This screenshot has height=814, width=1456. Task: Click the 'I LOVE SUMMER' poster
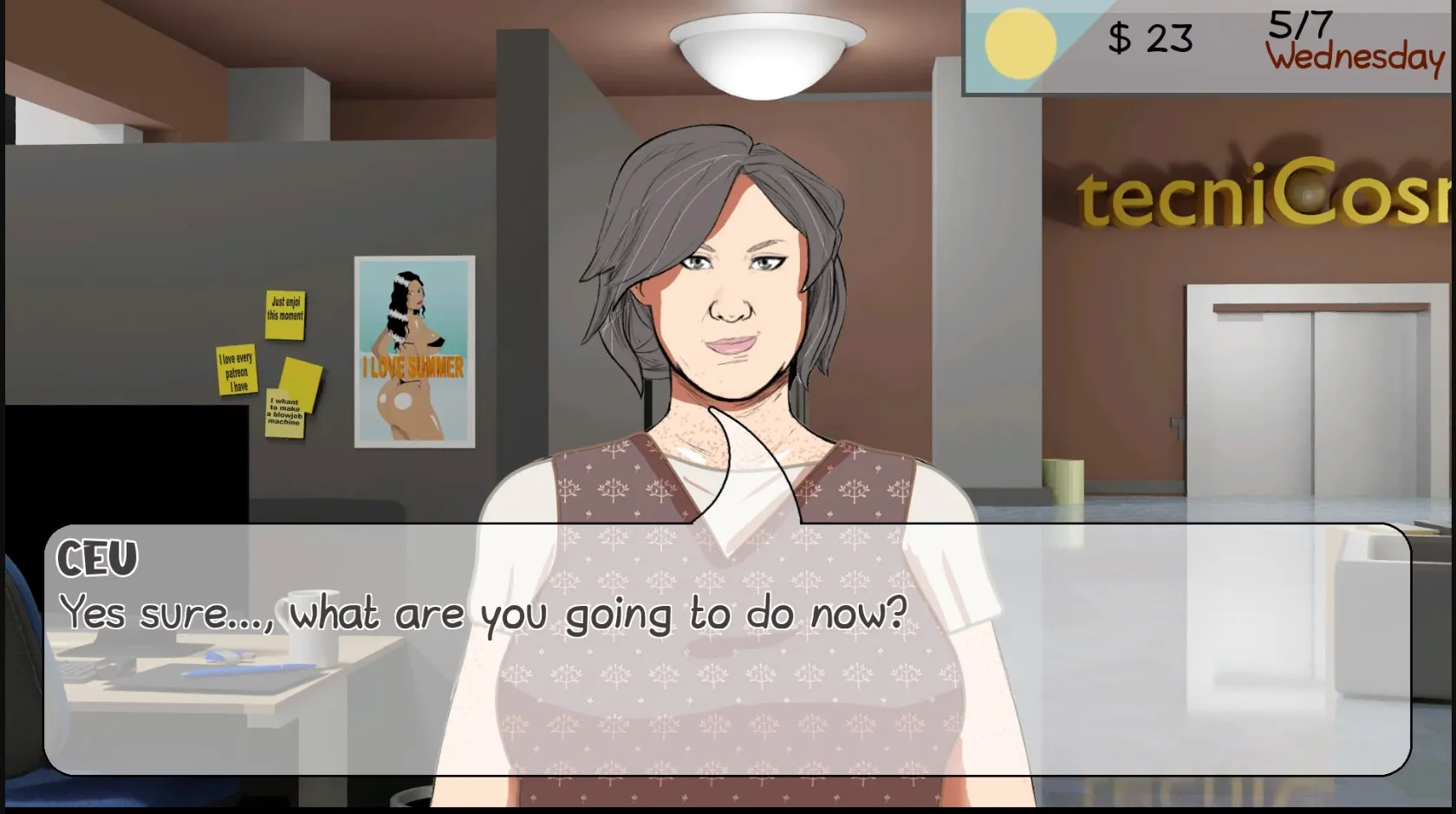click(413, 351)
